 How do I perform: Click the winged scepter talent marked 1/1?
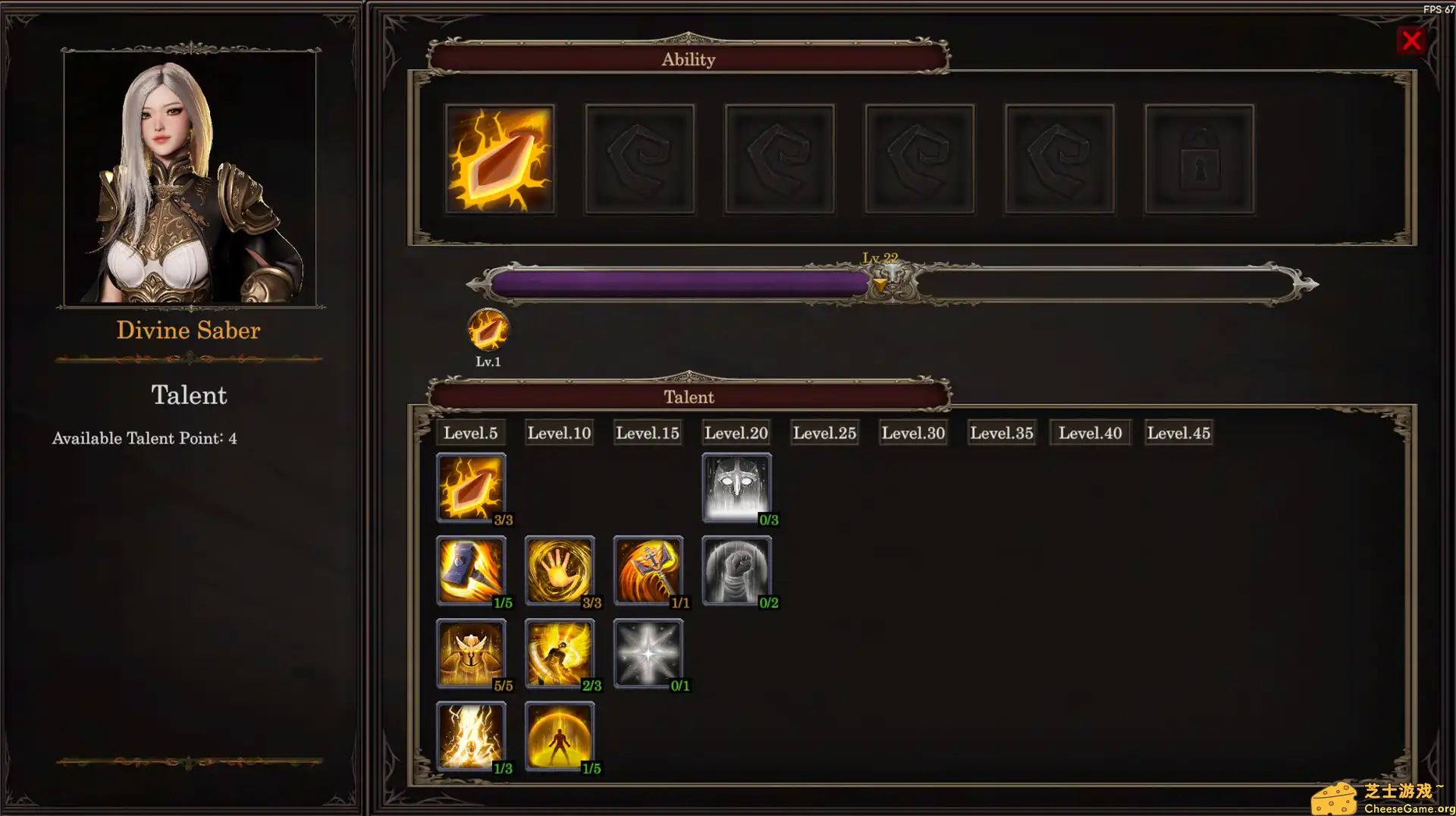click(648, 569)
